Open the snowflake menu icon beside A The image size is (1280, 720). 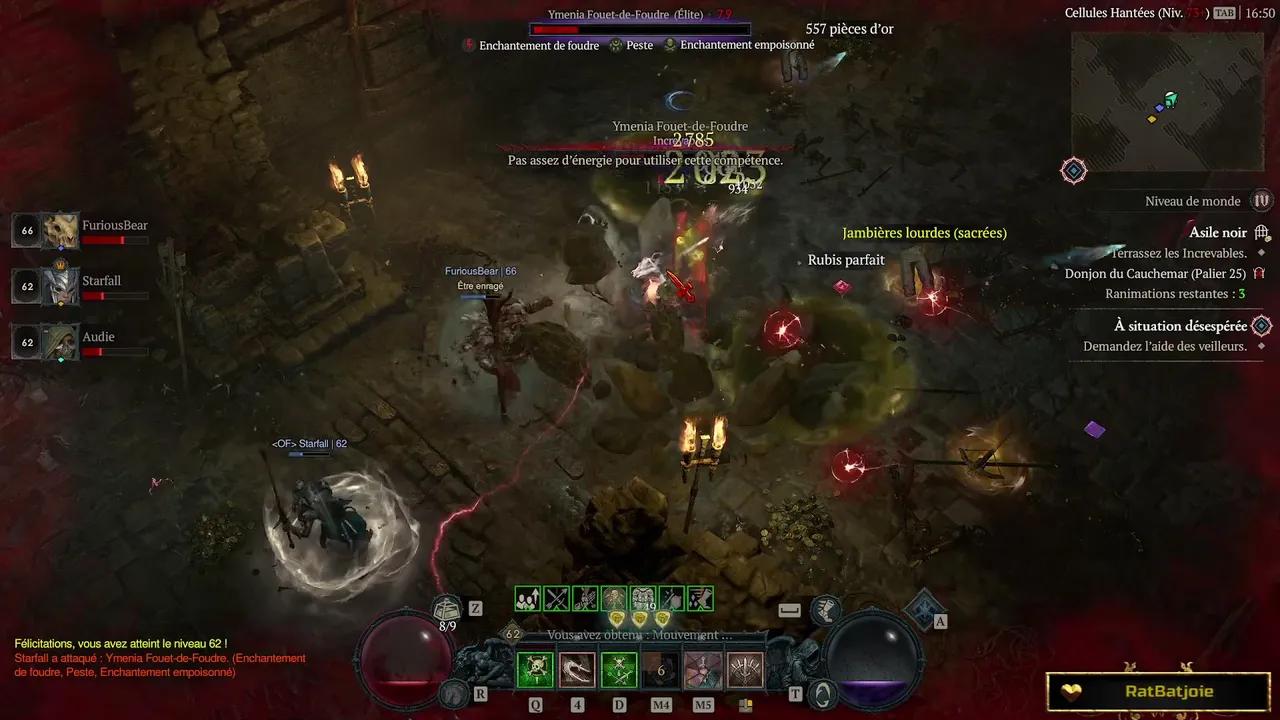[923, 608]
